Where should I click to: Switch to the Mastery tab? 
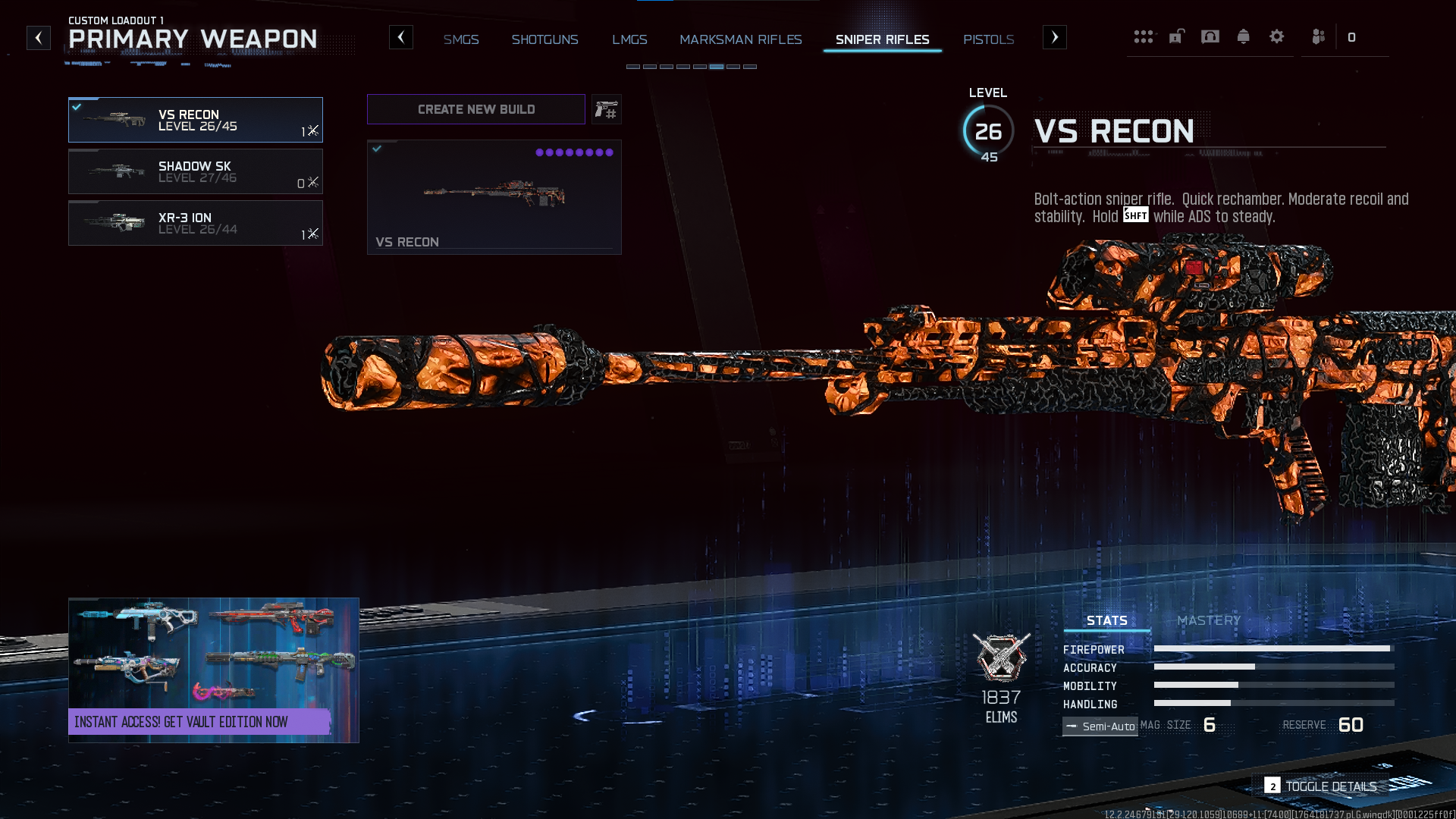click(x=1209, y=620)
